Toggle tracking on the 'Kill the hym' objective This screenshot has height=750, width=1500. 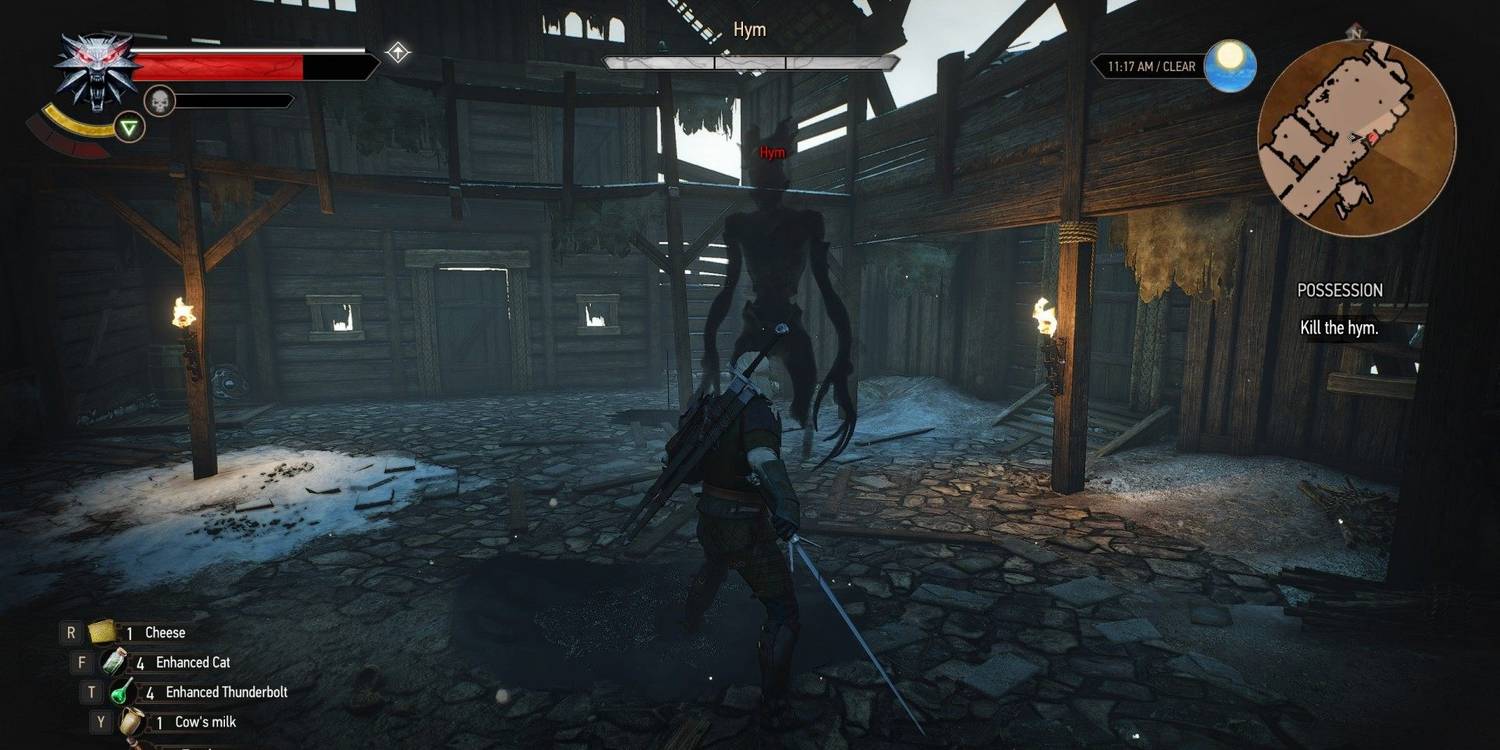(1340, 328)
